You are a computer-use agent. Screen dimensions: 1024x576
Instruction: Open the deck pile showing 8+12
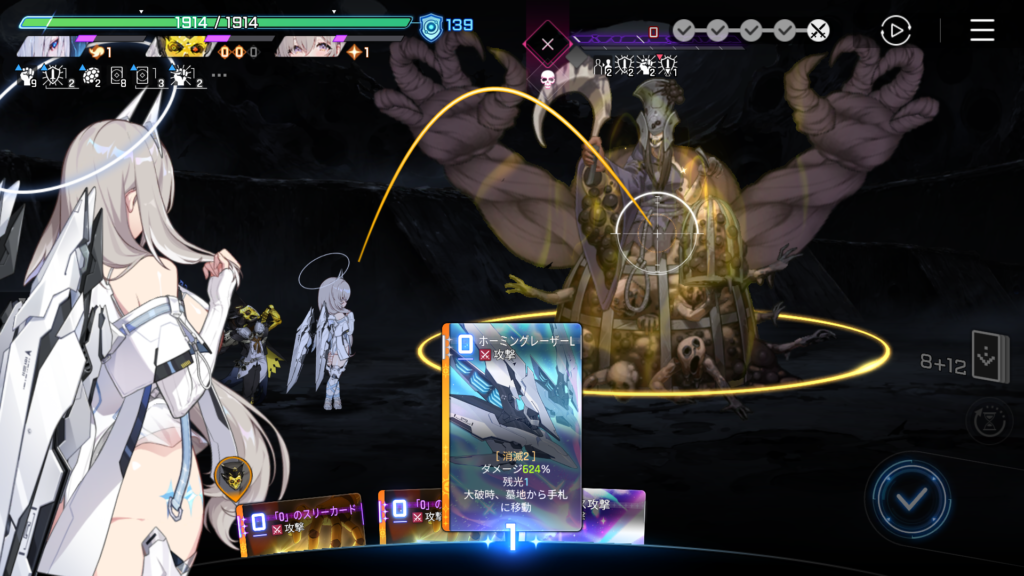pos(989,358)
